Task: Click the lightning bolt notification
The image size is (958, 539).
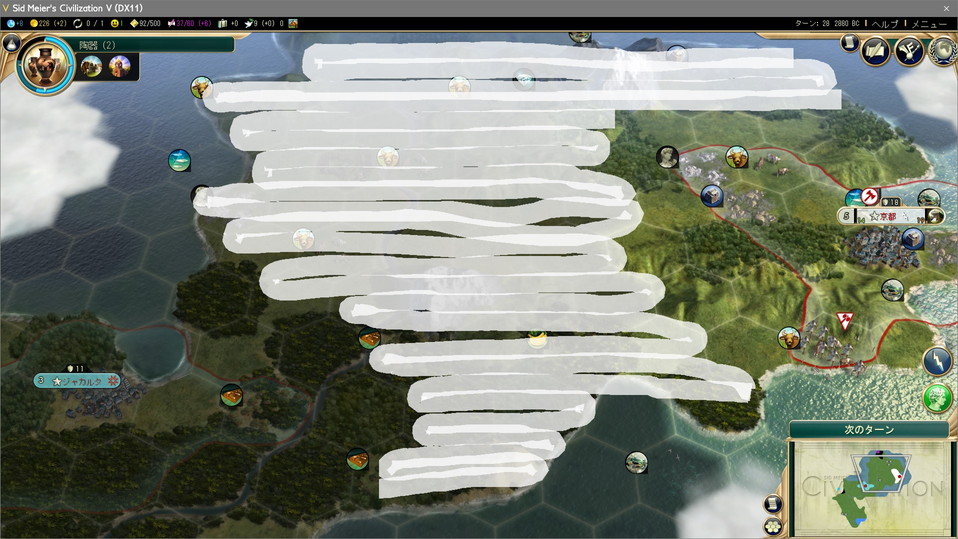Action: [937, 361]
